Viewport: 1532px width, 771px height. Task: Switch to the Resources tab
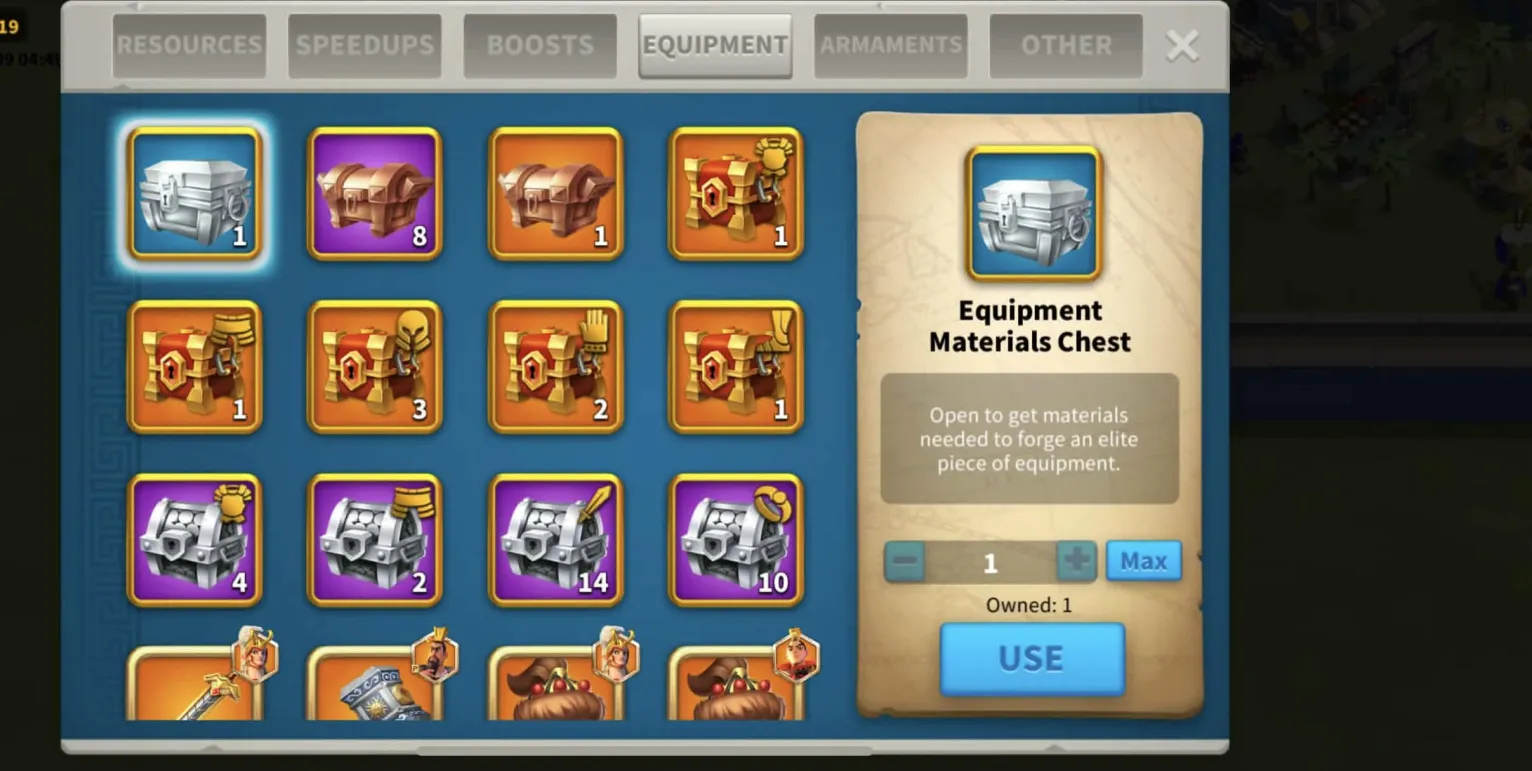[x=189, y=45]
